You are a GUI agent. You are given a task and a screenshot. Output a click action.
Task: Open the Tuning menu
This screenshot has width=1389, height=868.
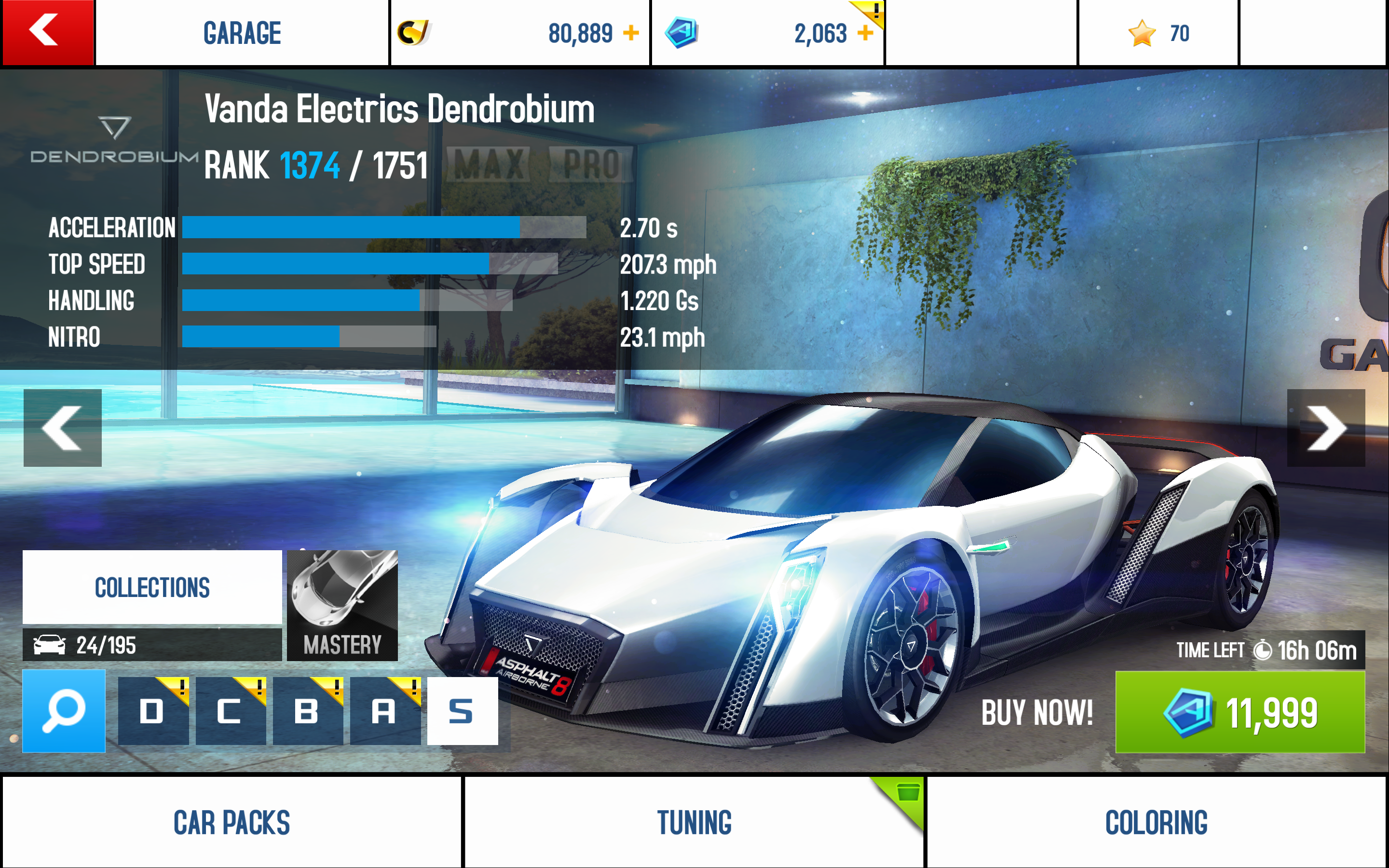pyautogui.click(x=694, y=822)
